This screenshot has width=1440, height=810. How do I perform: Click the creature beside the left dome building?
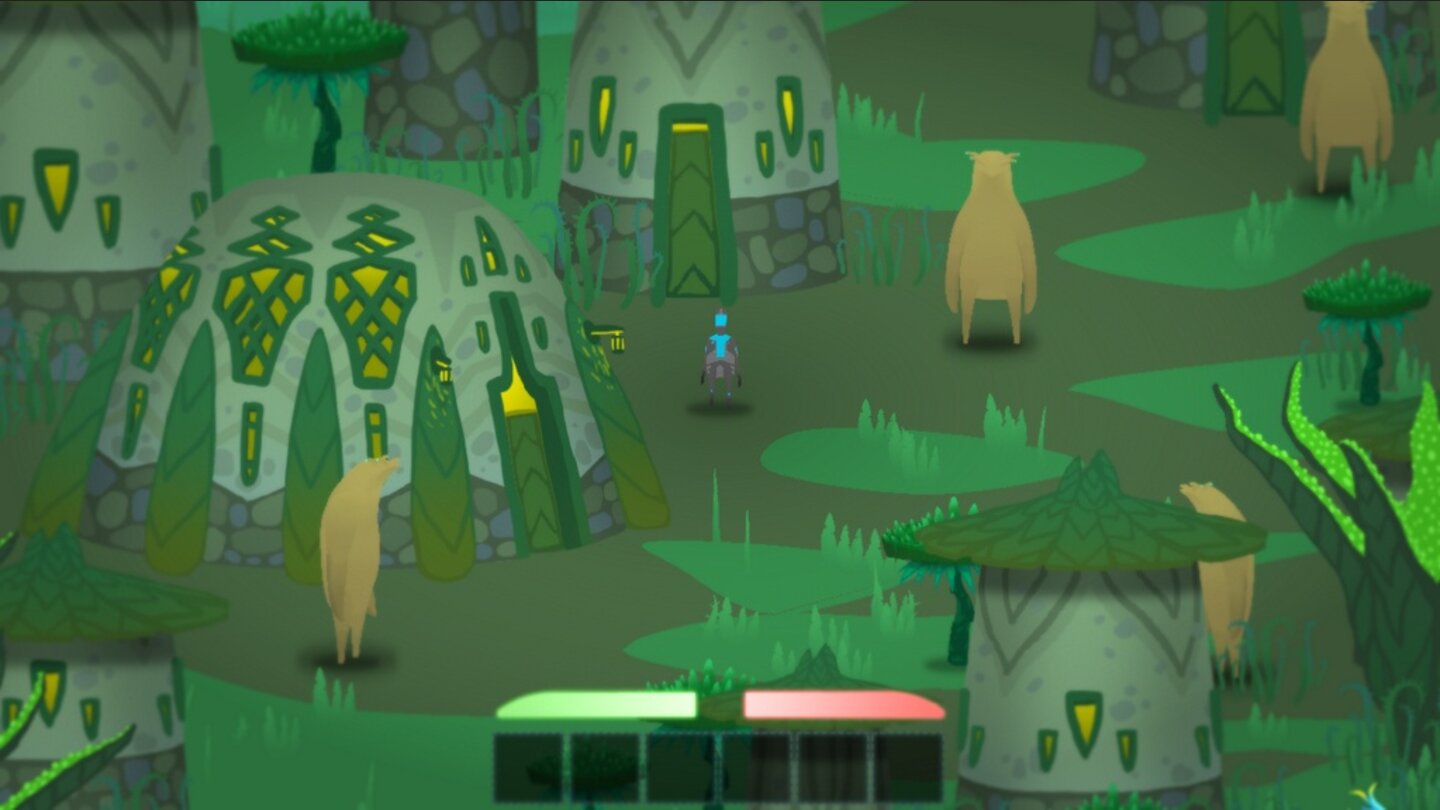[350, 560]
